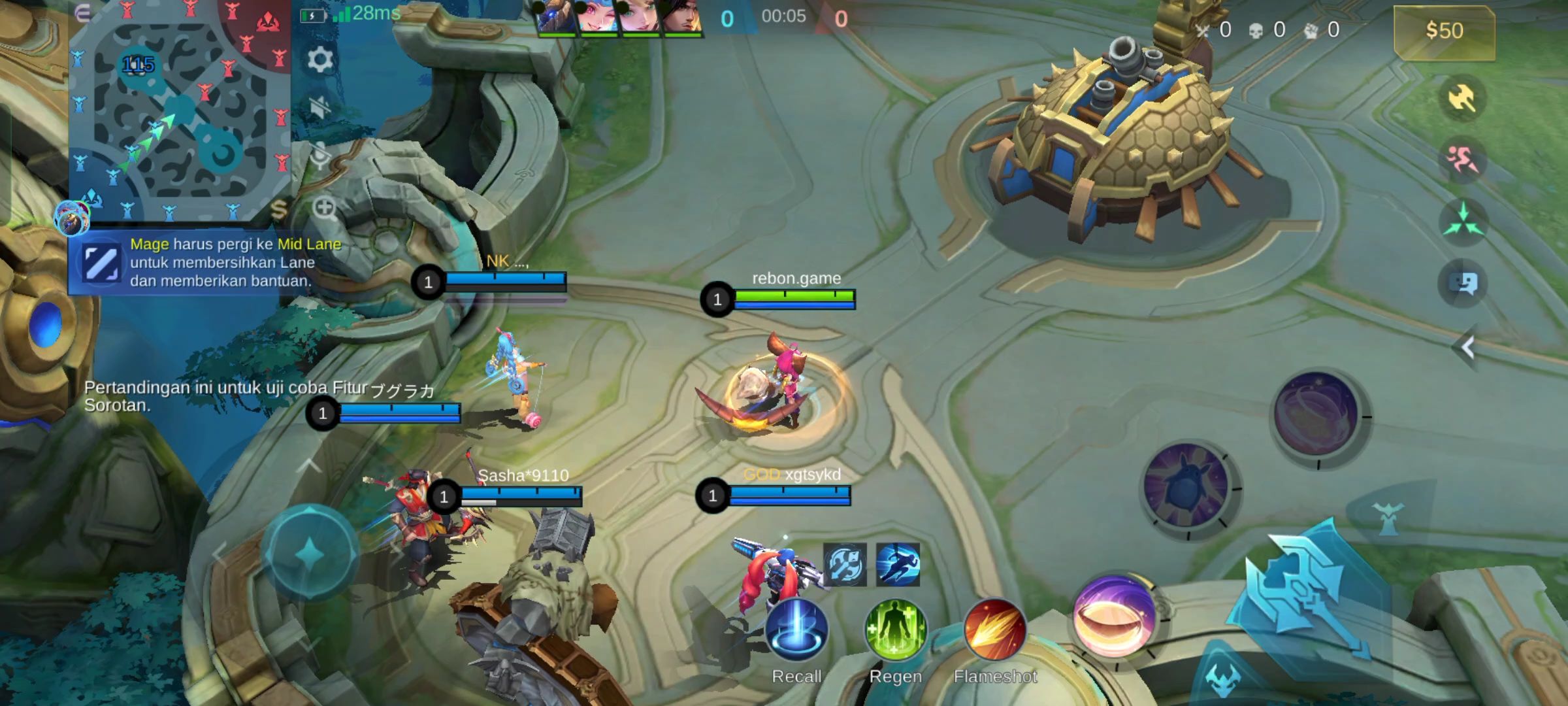
Task: Toggle the microphone icon
Action: click(x=319, y=157)
